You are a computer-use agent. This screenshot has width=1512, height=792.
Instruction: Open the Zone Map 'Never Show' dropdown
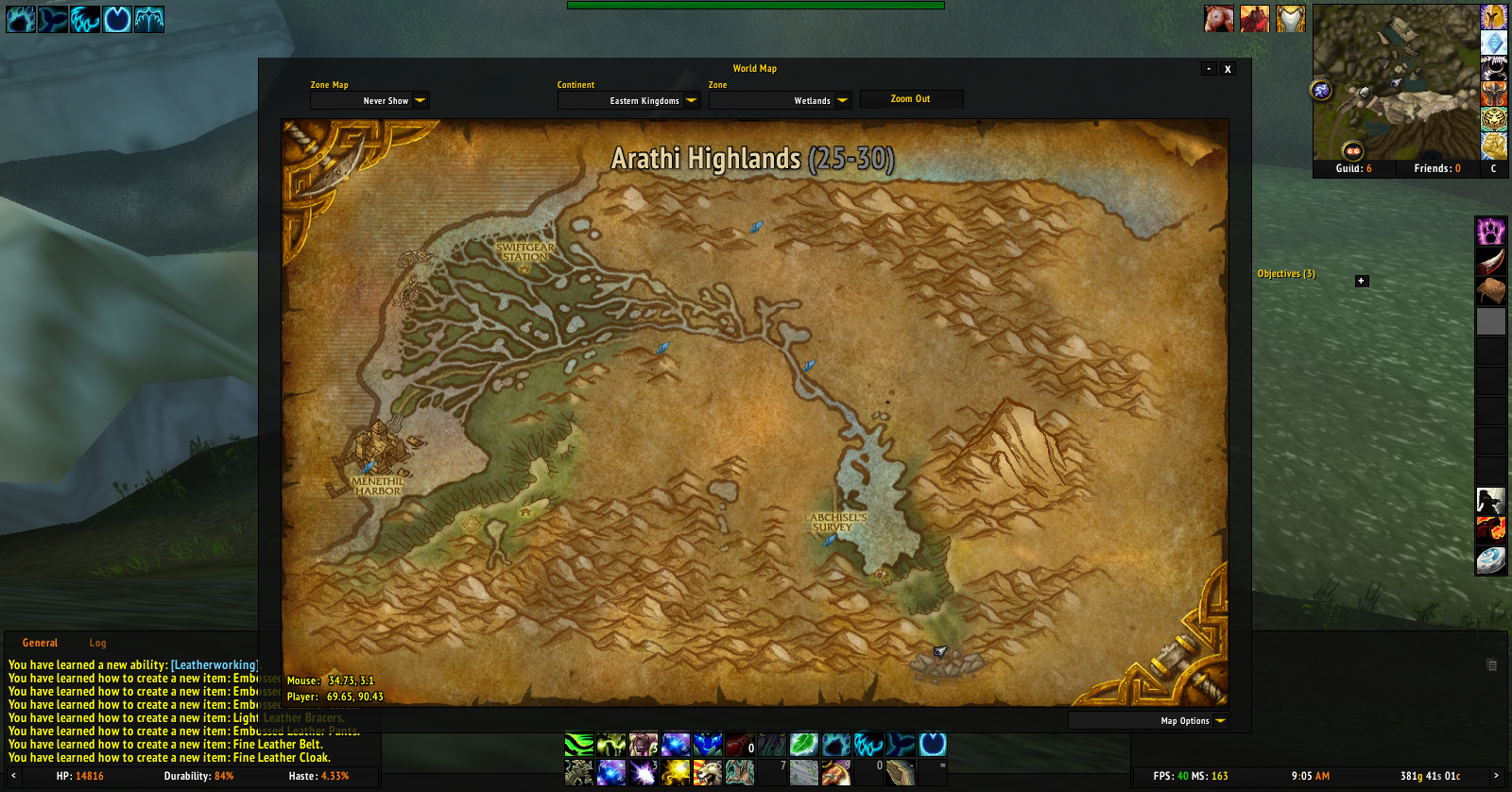[420, 101]
